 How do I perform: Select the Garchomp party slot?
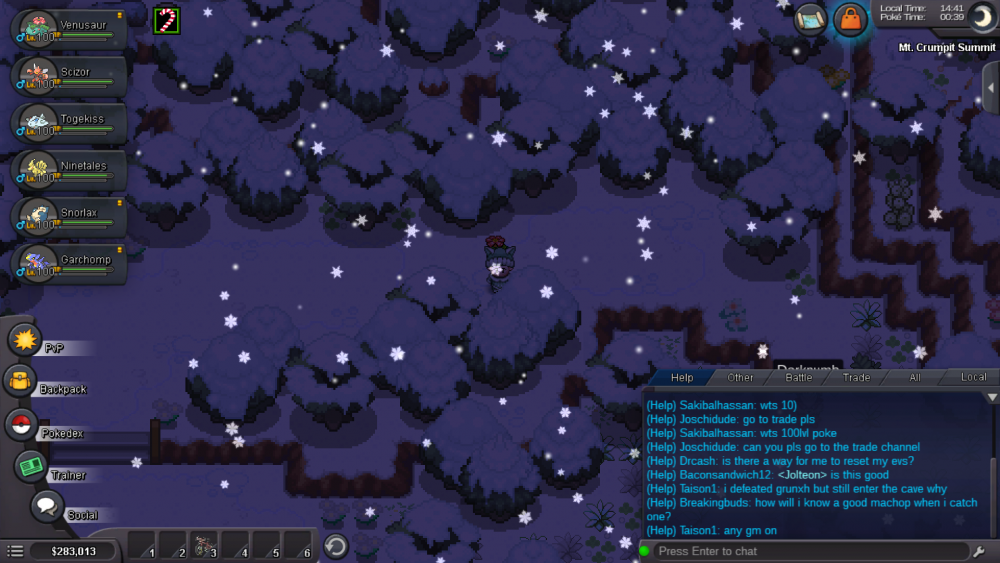68,264
